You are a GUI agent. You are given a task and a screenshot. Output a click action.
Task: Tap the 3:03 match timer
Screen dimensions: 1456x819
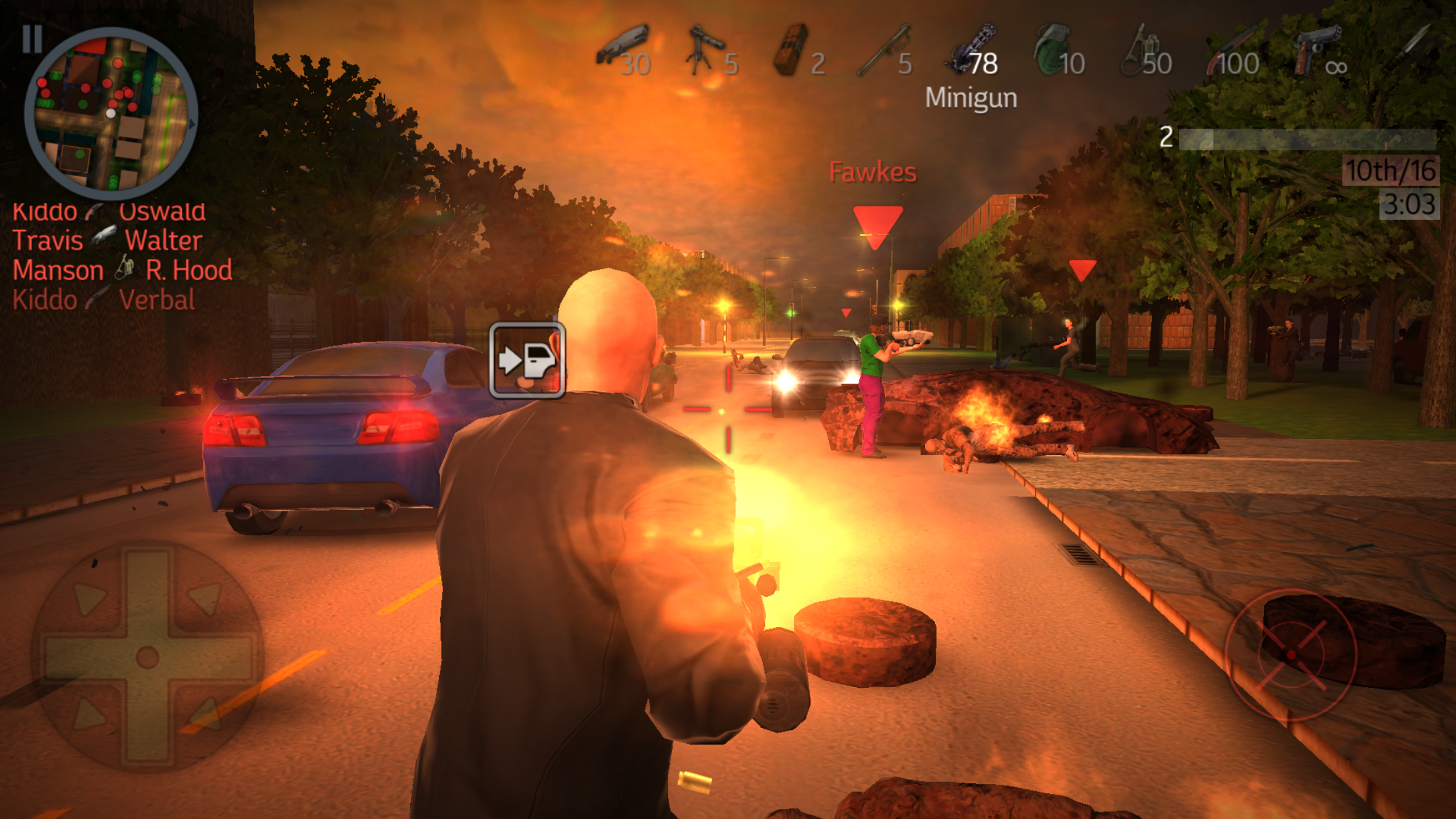[x=1411, y=204]
